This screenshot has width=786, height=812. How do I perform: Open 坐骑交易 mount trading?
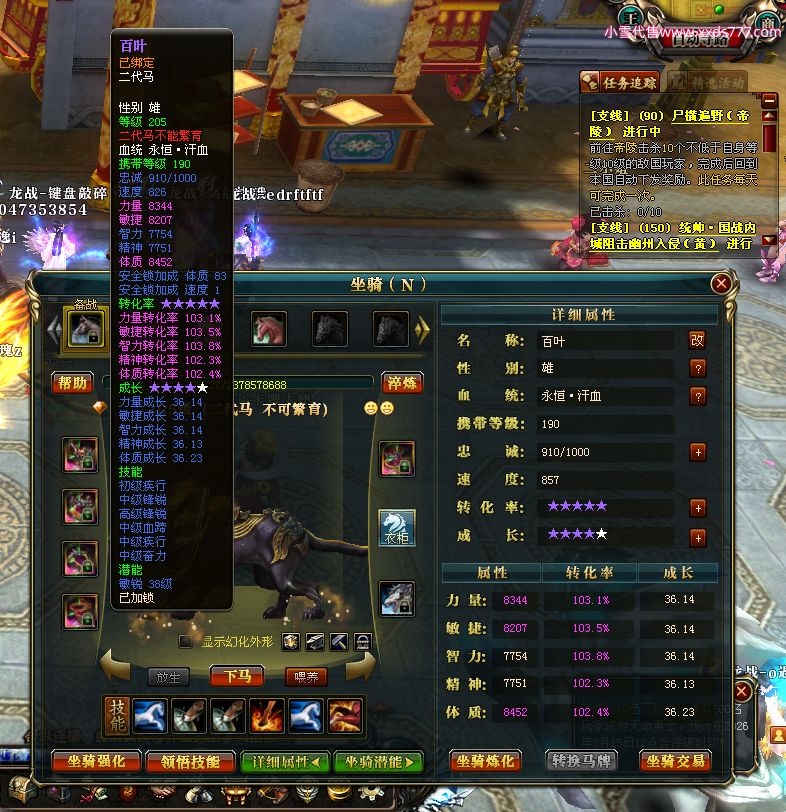(x=675, y=761)
